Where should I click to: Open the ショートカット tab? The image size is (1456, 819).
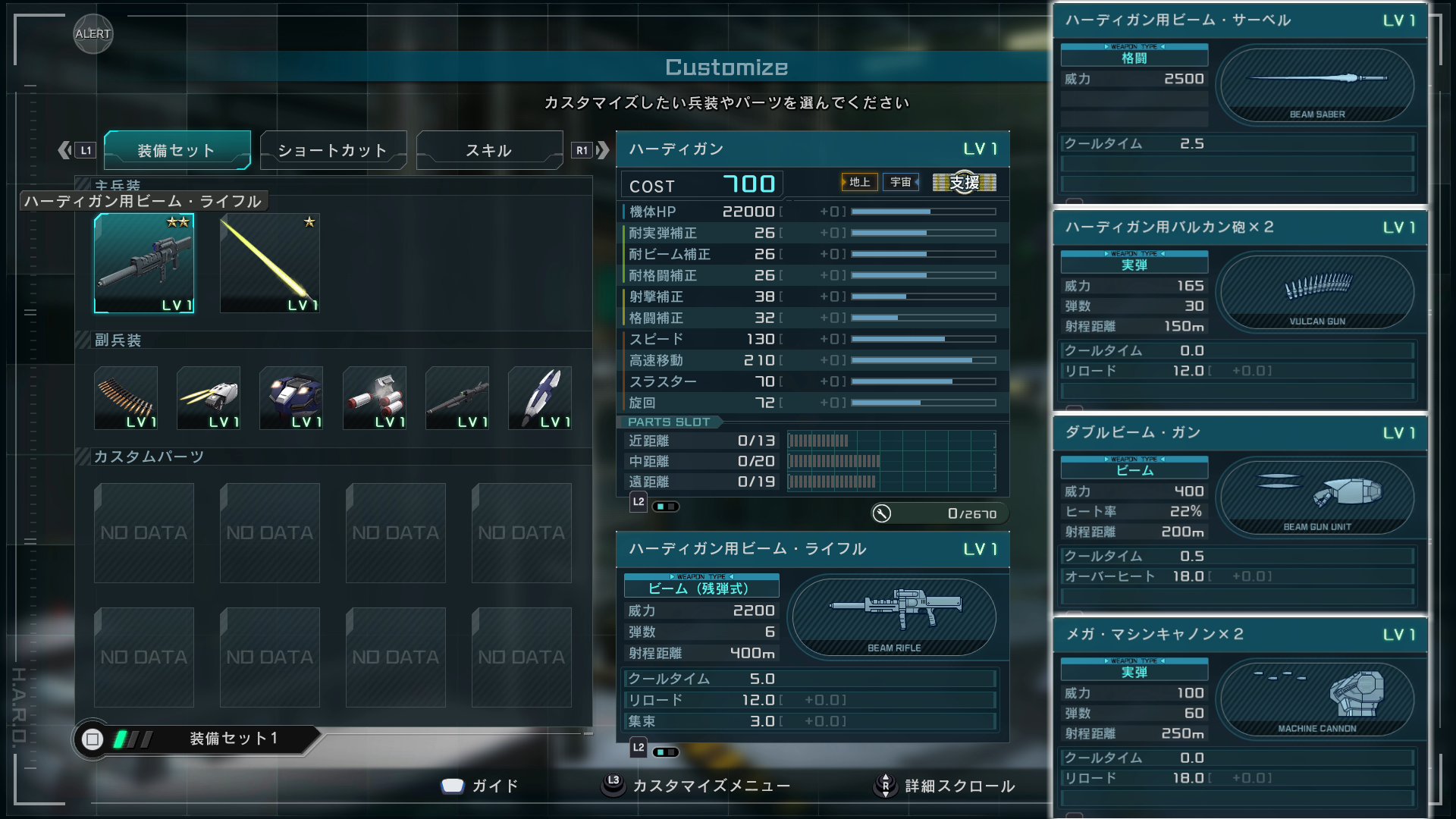click(333, 150)
